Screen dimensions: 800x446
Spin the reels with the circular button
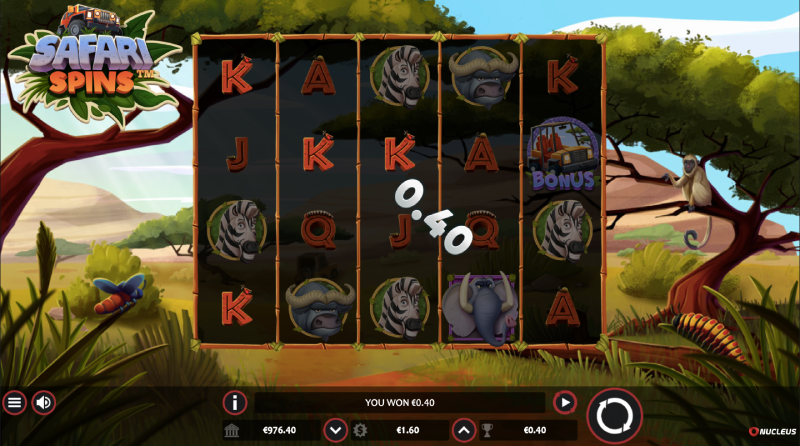(x=614, y=416)
